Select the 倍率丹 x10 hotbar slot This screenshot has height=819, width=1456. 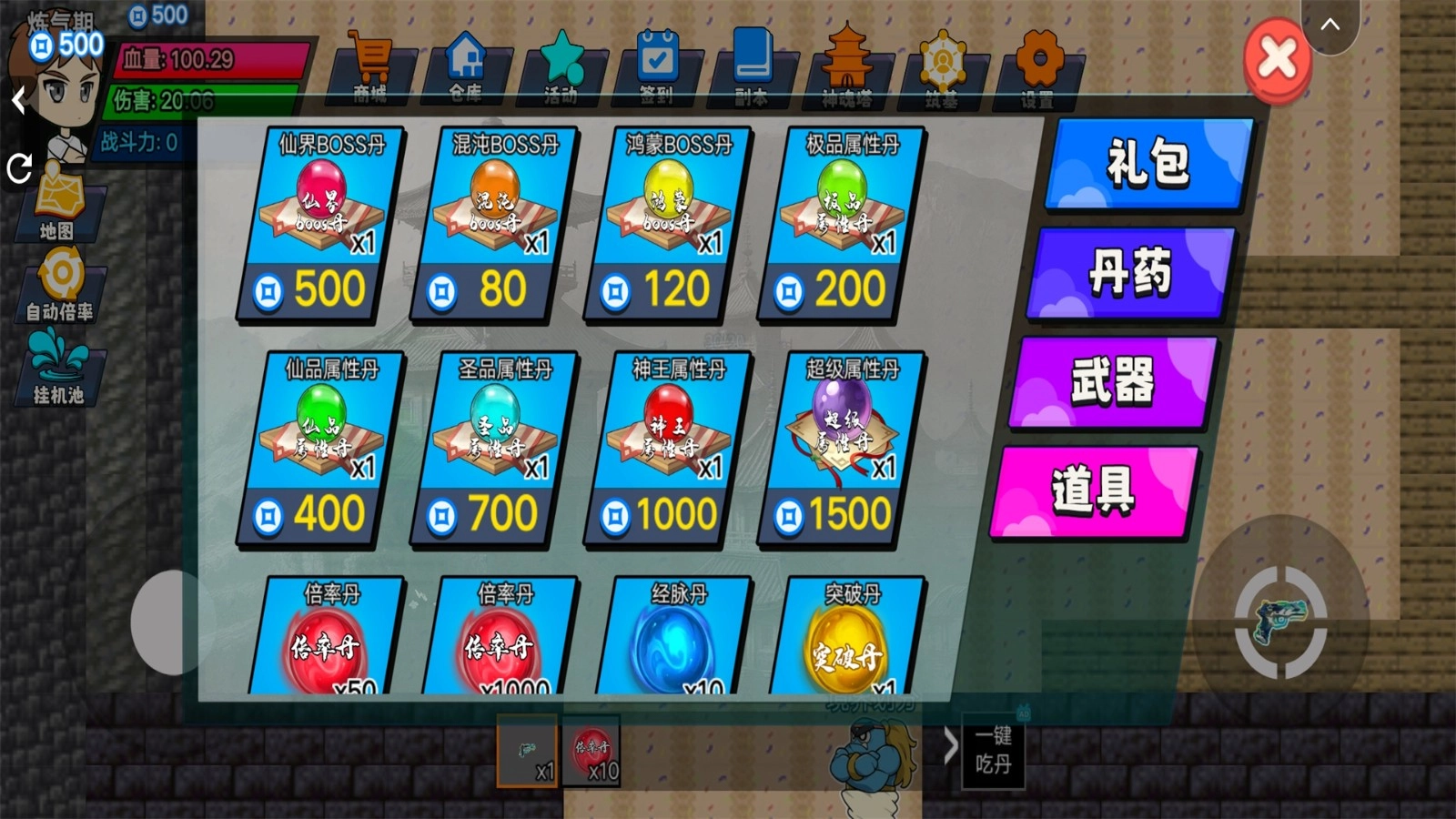tap(591, 755)
